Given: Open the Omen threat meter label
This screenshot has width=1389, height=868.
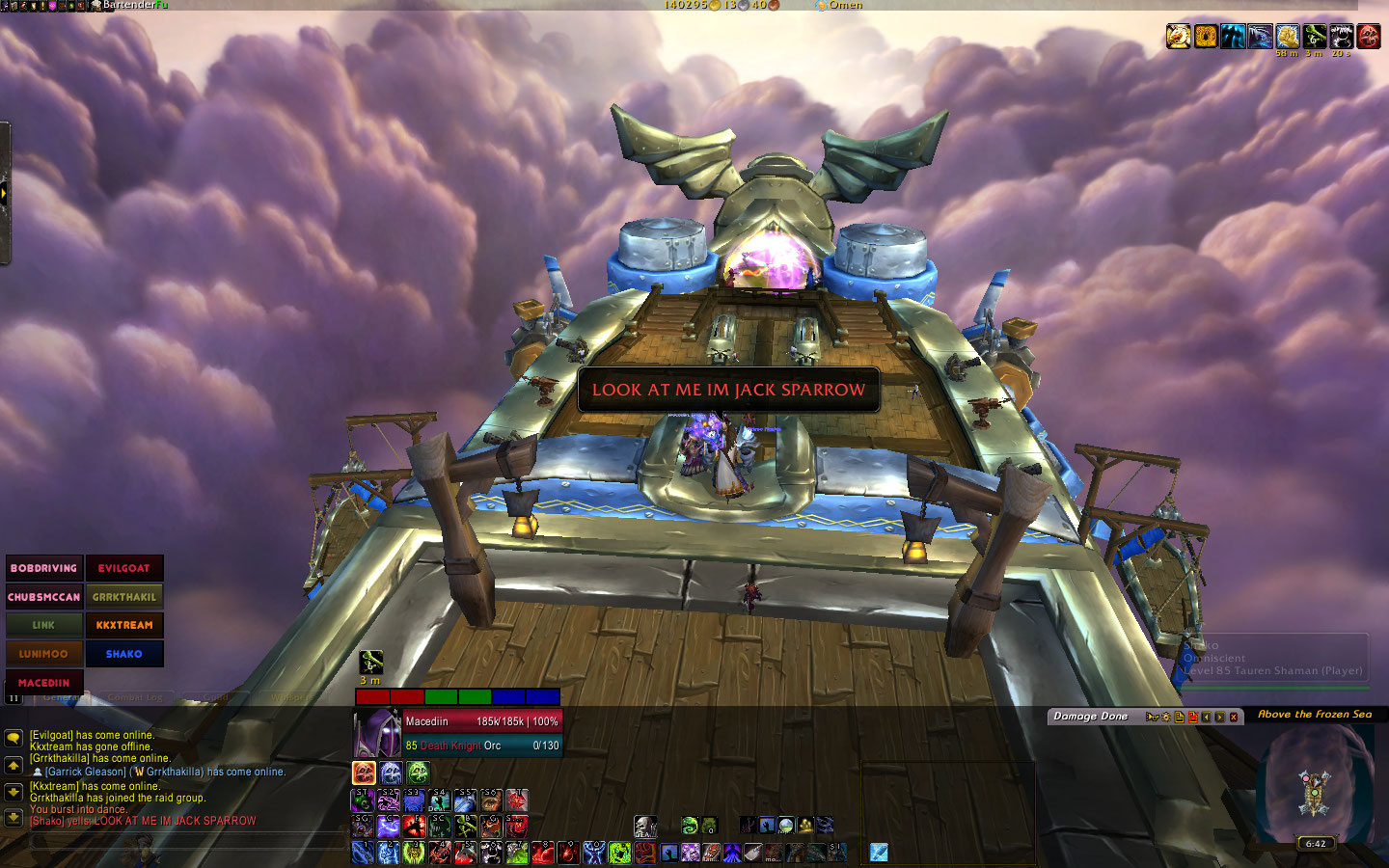Looking at the screenshot, I should coord(844,5).
